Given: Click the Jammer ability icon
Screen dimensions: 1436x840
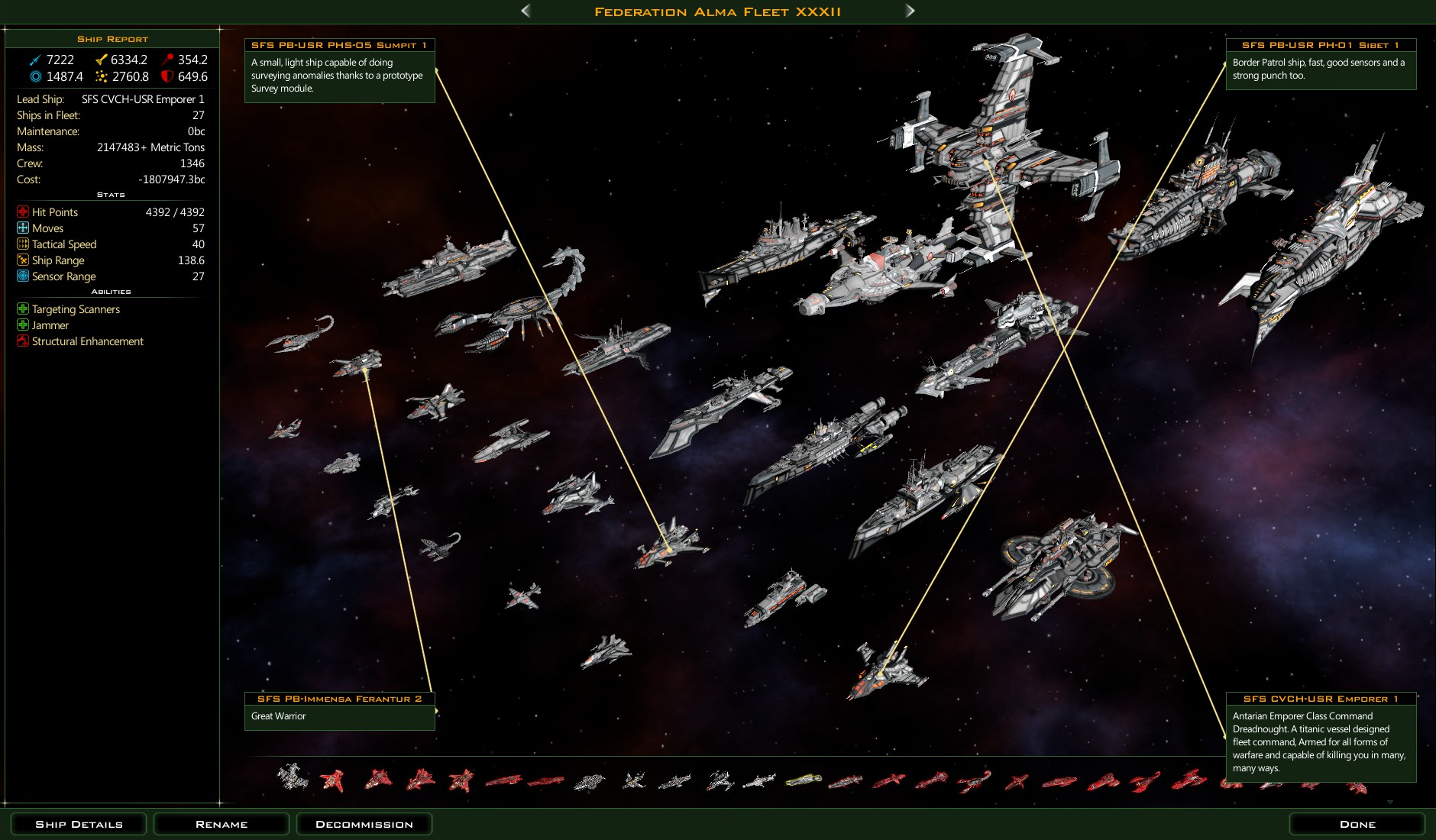Looking at the screenshot, I should tap(22, 325).
